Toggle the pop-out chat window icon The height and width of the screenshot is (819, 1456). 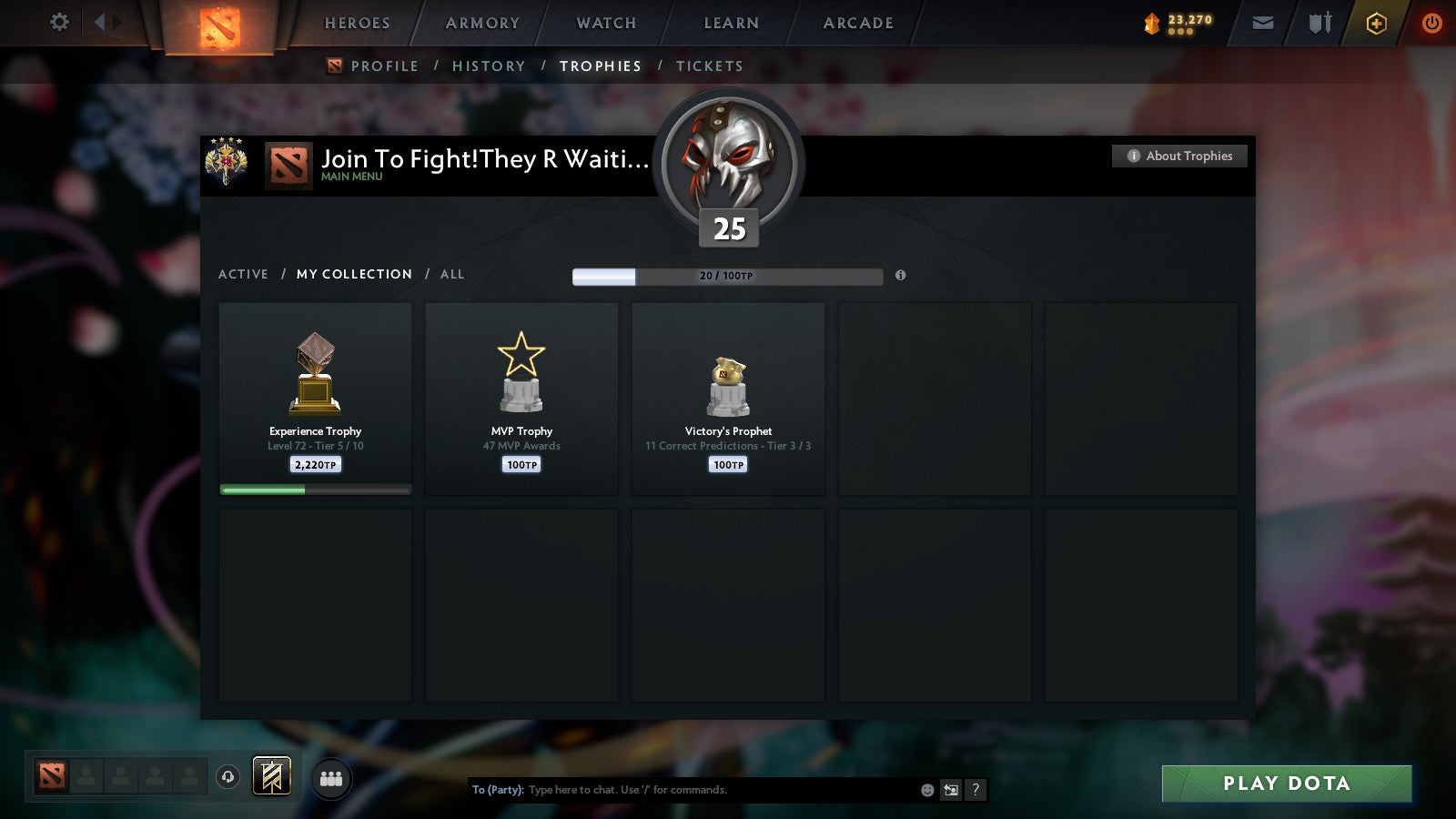[949, 790]
